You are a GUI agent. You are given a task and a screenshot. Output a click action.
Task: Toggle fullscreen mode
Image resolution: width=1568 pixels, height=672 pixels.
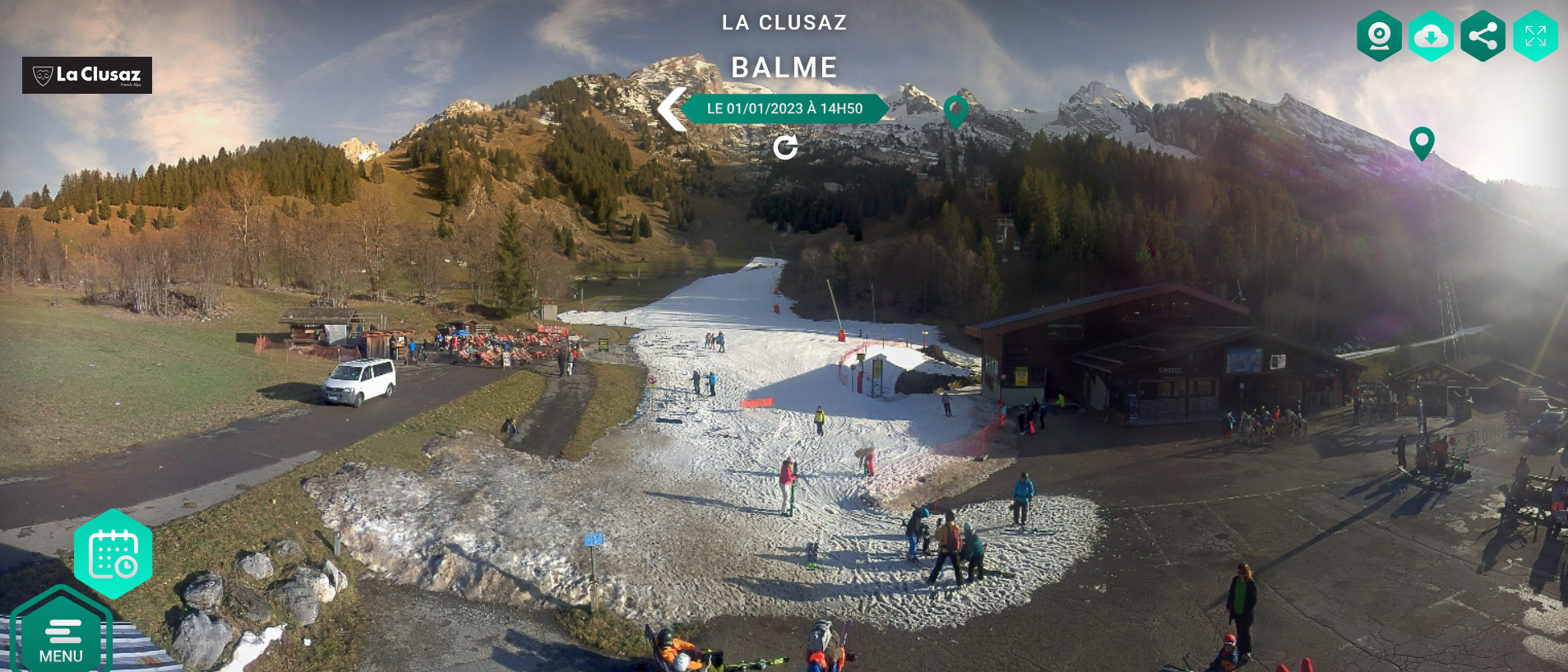(1535, 36)
